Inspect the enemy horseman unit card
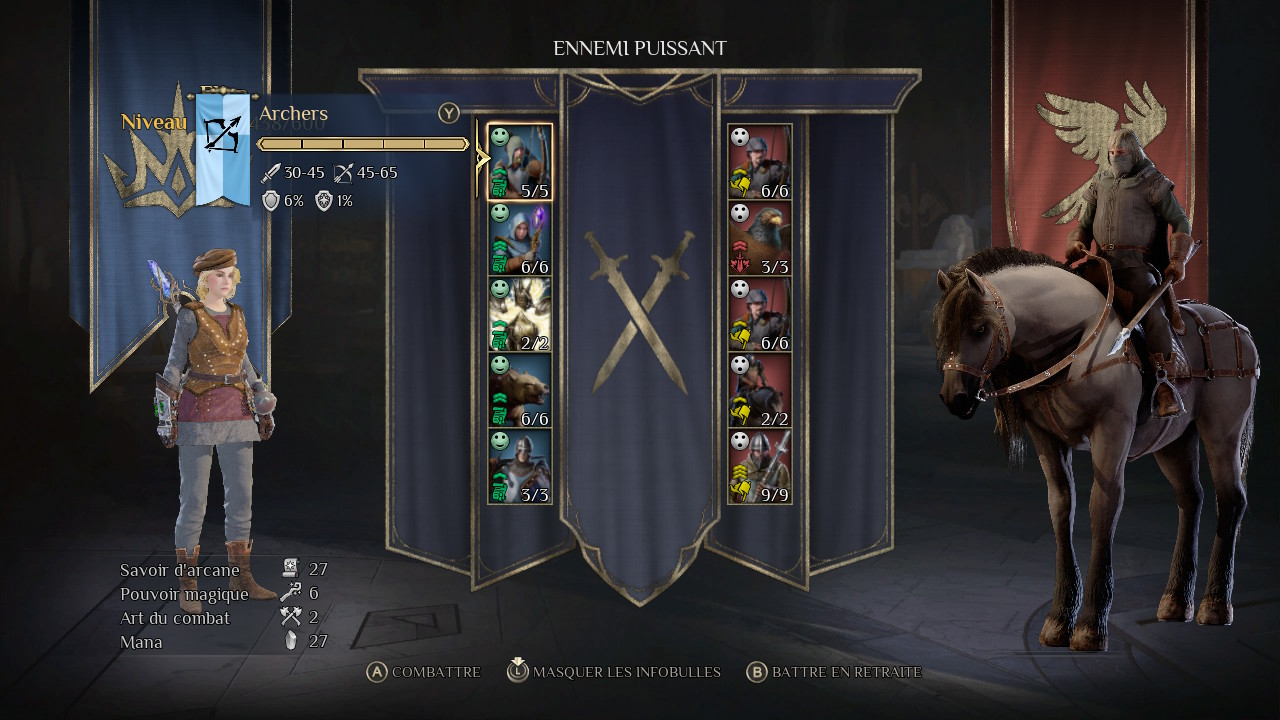The width and height of the screenshot is (1280, 720). 760,391
